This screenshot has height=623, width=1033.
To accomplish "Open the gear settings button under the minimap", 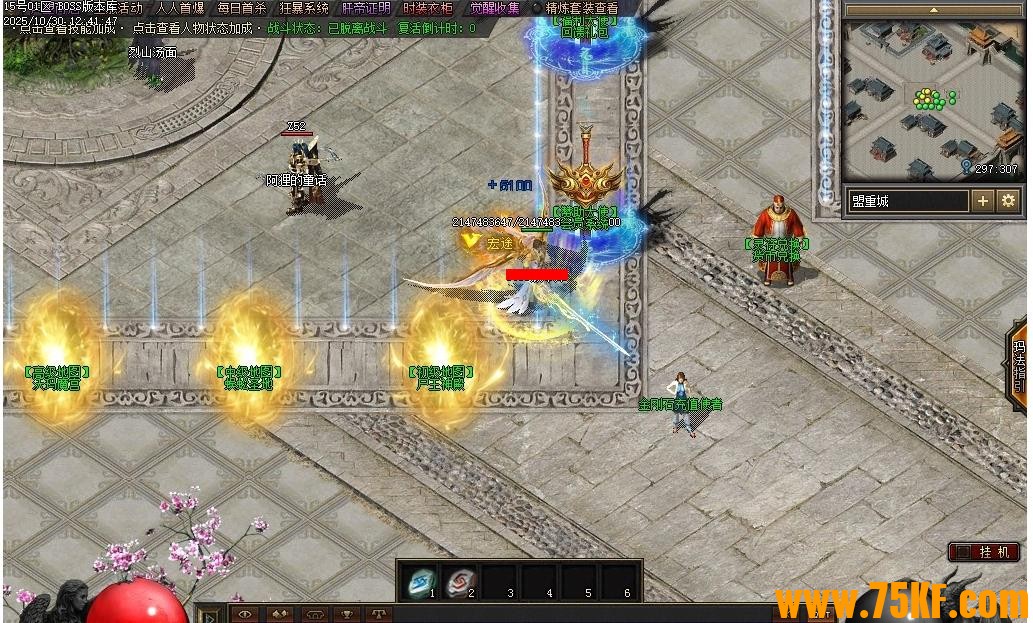I will pyautogui.click(x=1008, y=201).
